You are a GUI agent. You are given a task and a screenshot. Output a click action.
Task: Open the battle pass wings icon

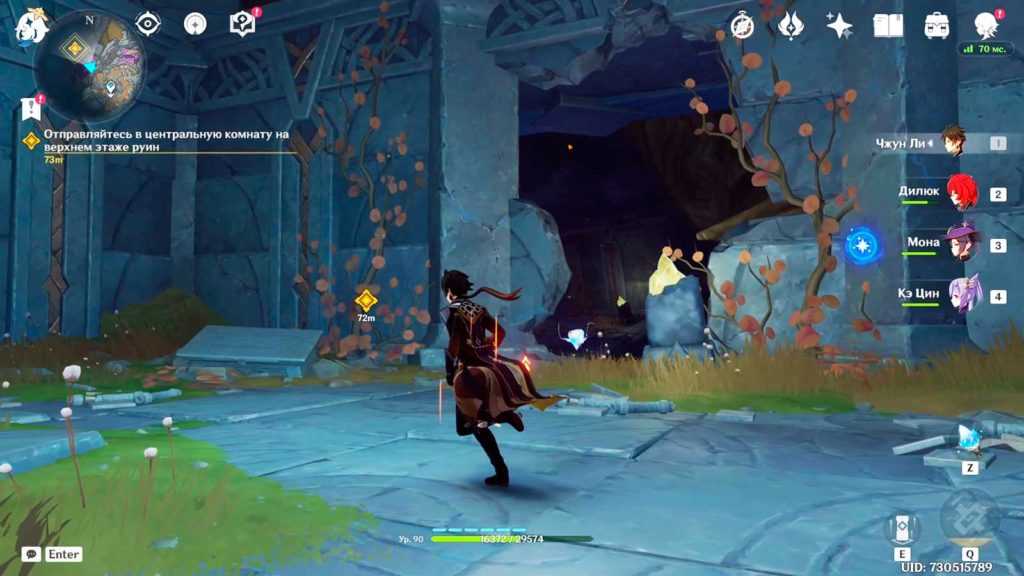pos(791,26)
